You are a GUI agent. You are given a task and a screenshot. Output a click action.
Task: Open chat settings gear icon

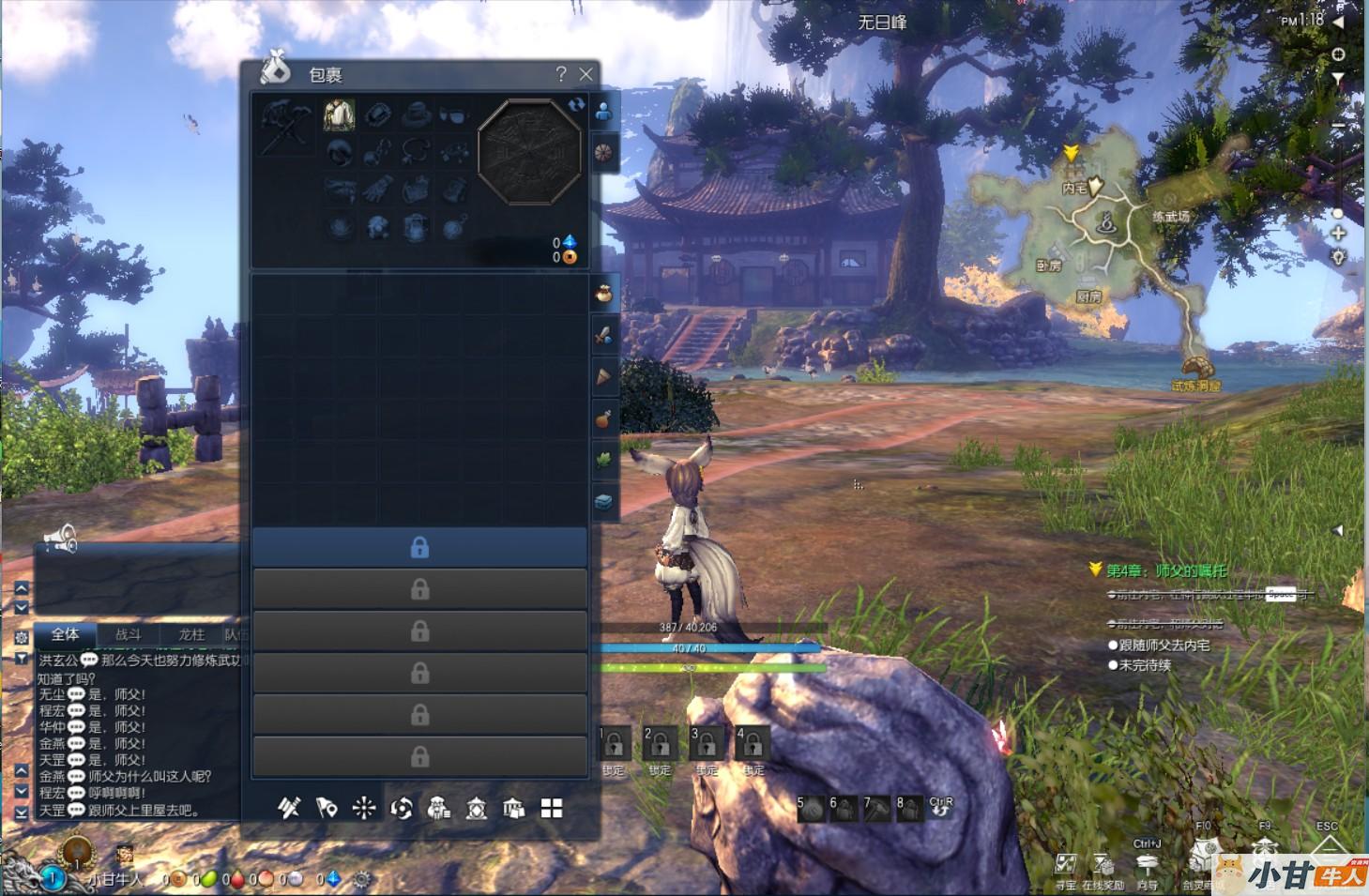point(22,637)
